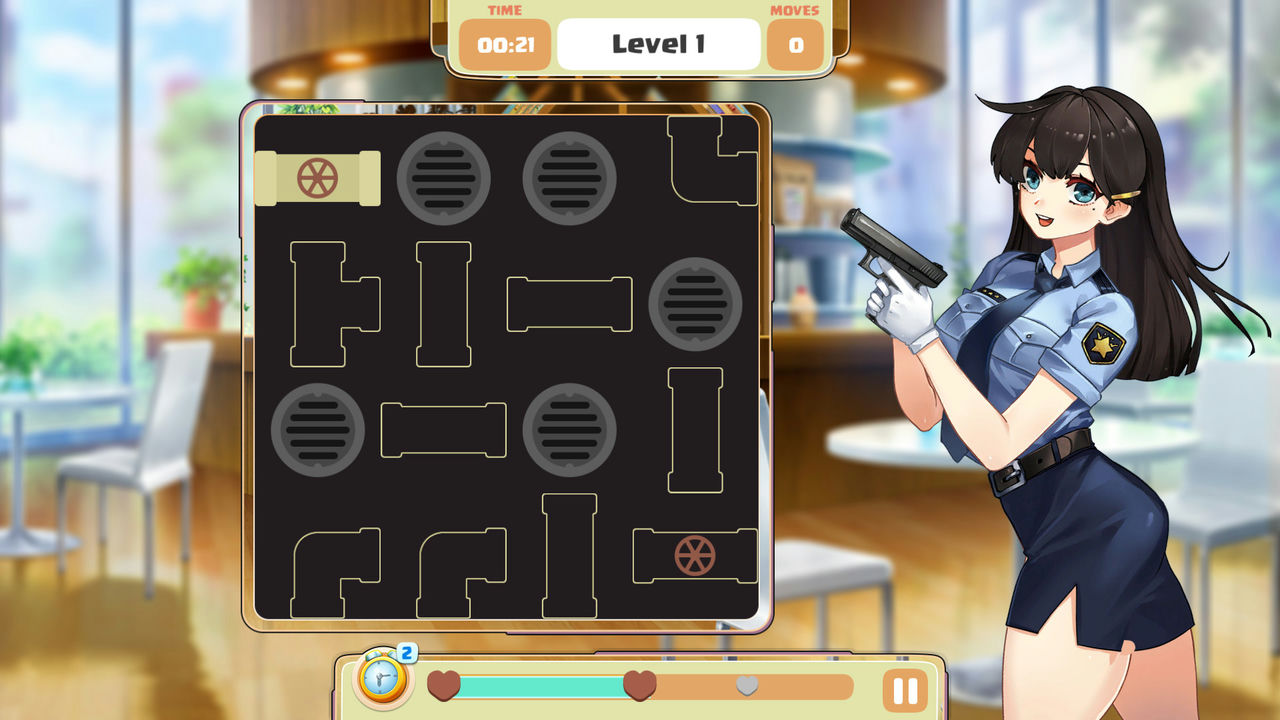Image resolution: width=1280 pixels, height=720 pixels.
Task: Rotate the vertical pipe directly above the dark valve
Action: coord(695,430)
